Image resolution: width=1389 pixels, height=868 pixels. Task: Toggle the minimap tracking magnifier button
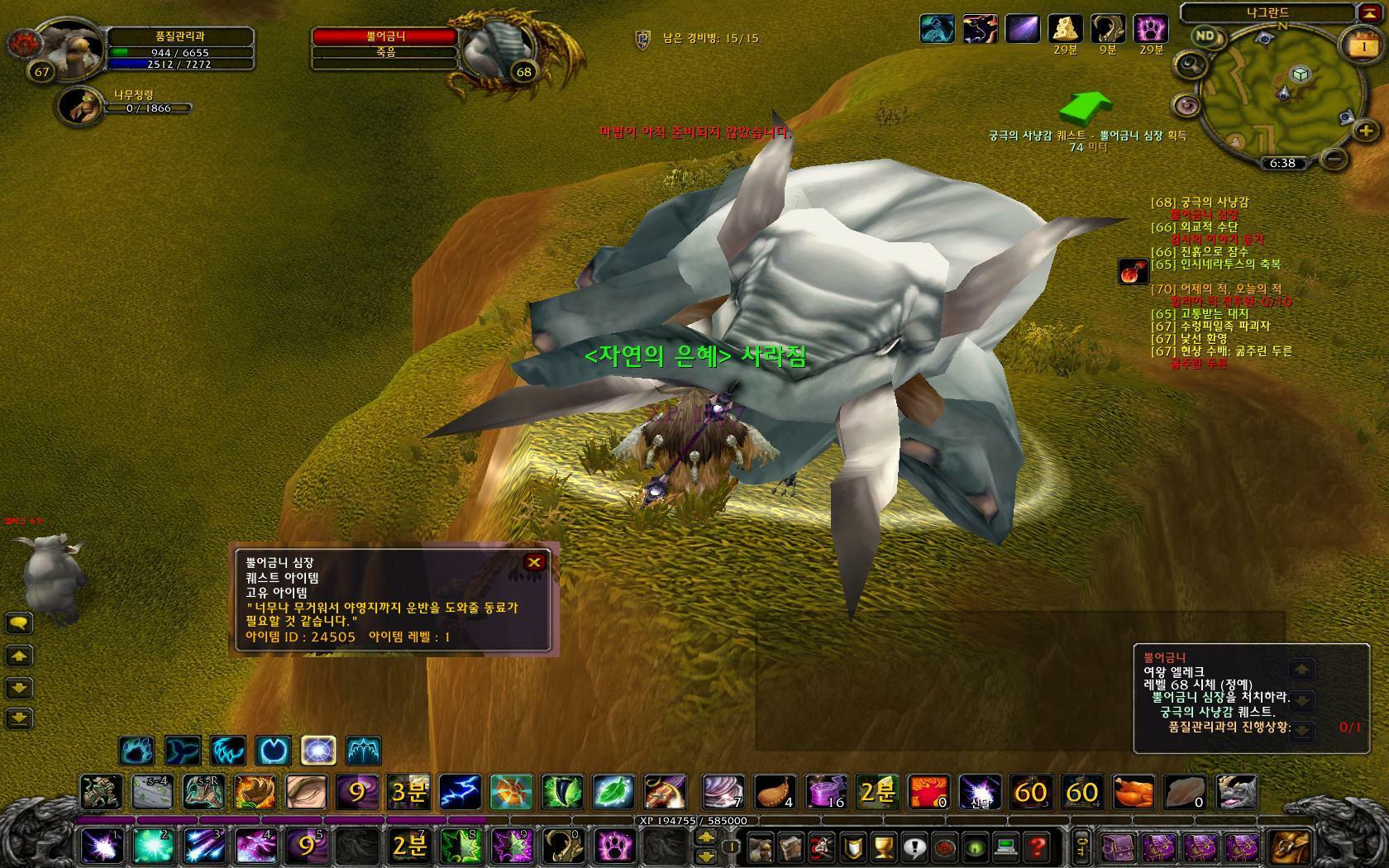pos(1190,64)
